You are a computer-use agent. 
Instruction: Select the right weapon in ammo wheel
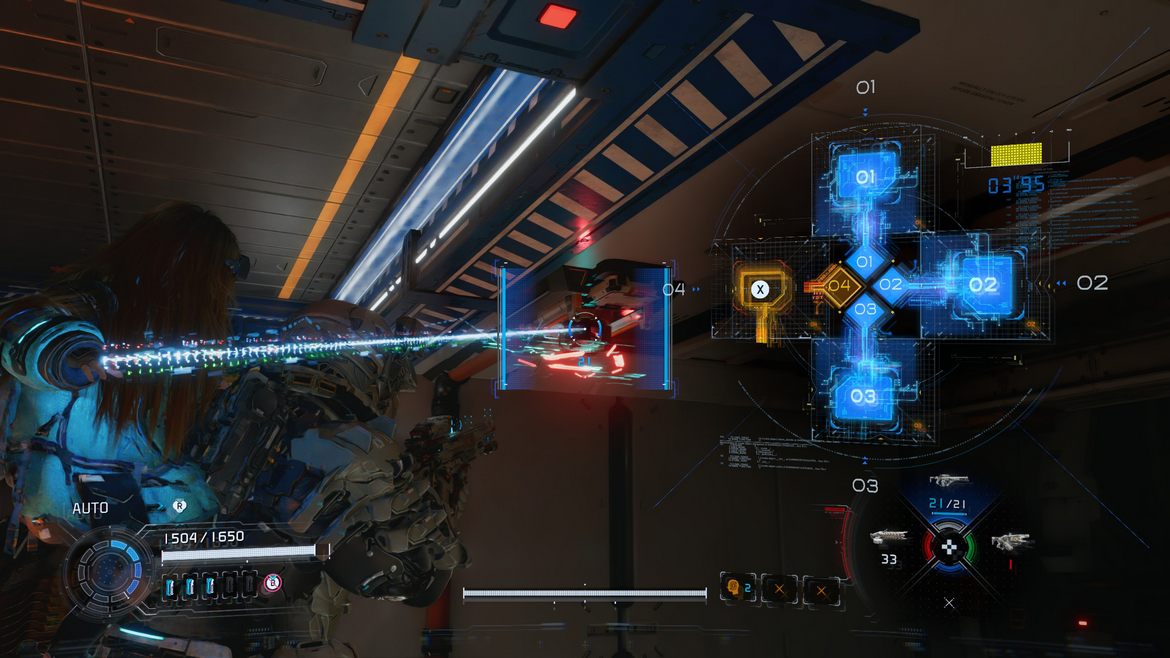click(x=1010, y=541)
